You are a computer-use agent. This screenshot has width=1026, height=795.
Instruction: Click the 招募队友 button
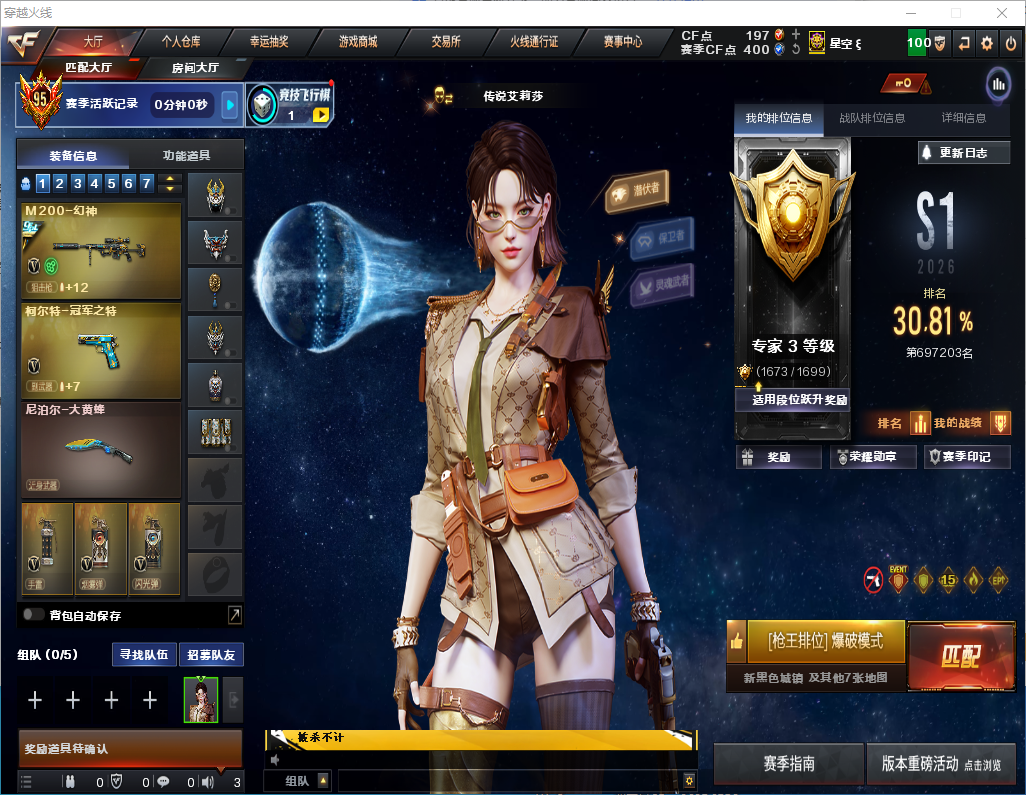211,655
